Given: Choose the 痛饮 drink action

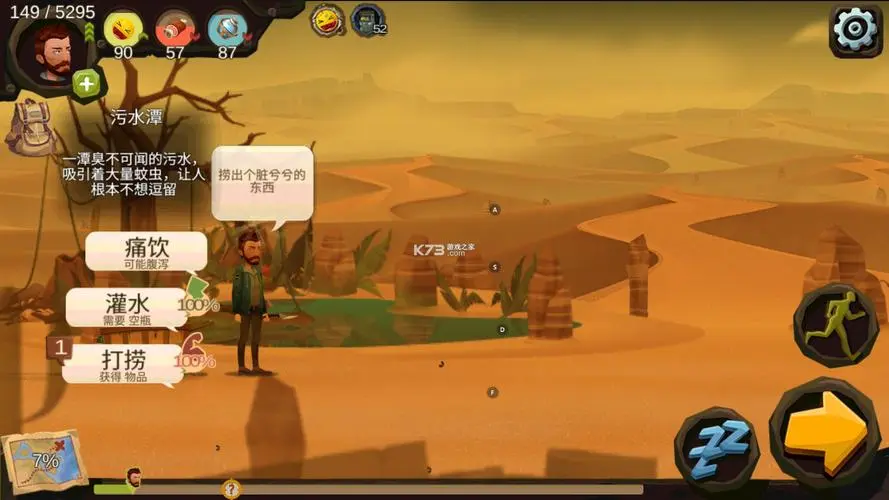Looking at the screenshot, I should [x=146, y=251].
